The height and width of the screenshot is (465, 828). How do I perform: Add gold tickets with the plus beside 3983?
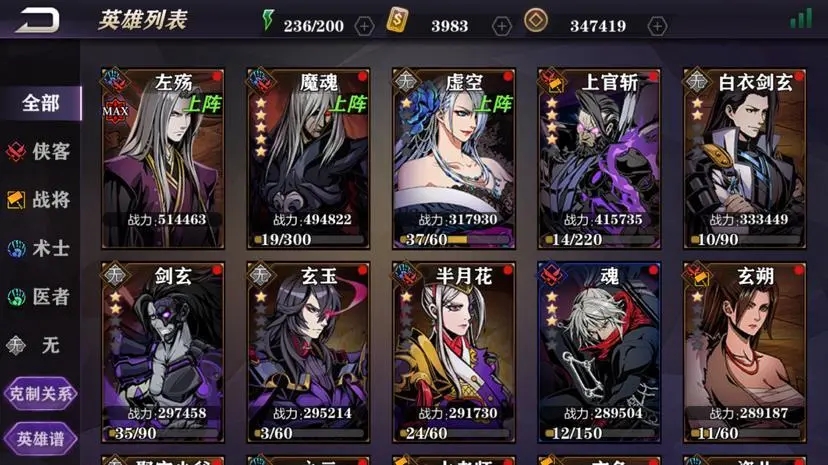pos(502,26)
